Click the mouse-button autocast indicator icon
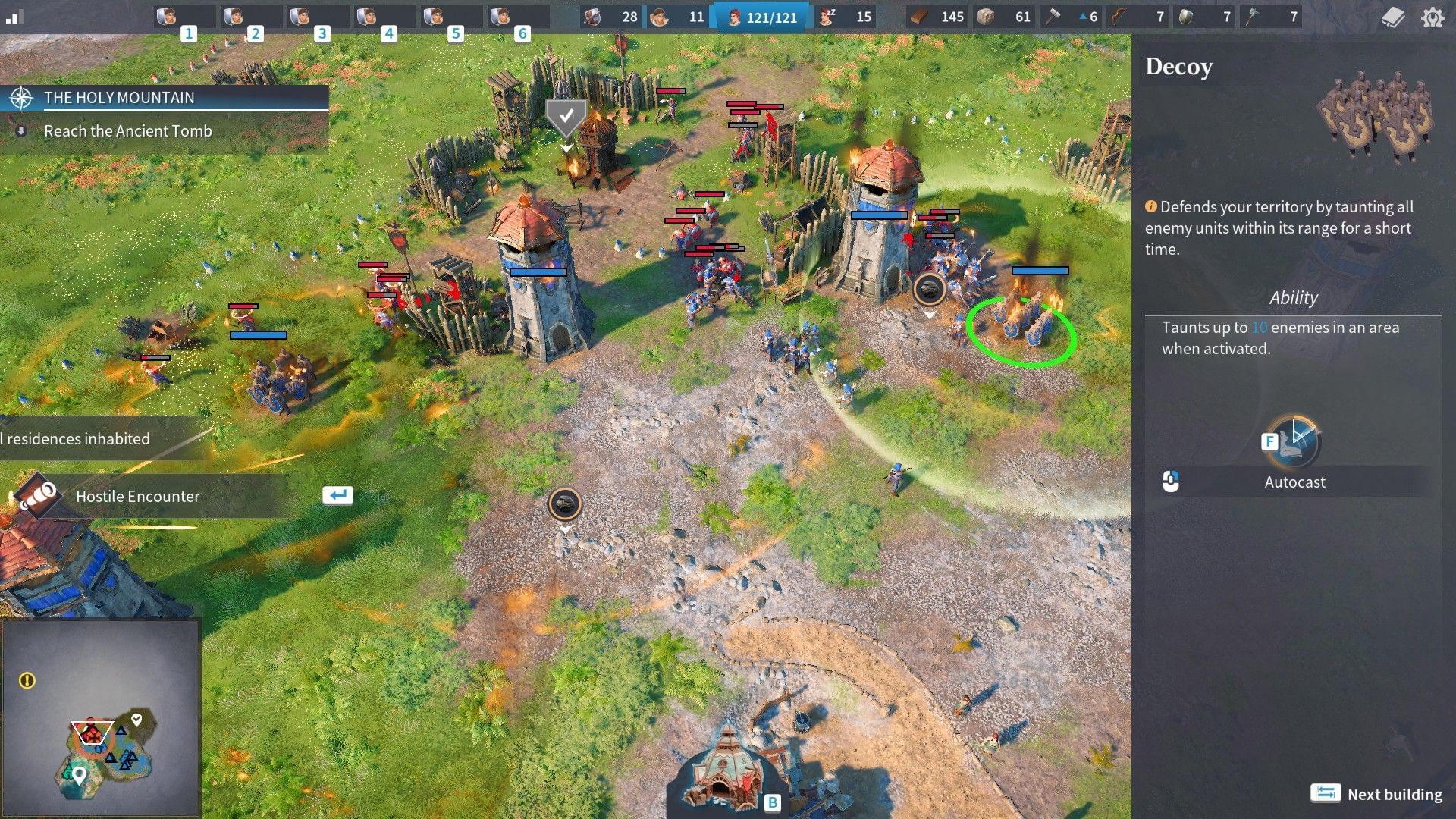 (1169, 481)
